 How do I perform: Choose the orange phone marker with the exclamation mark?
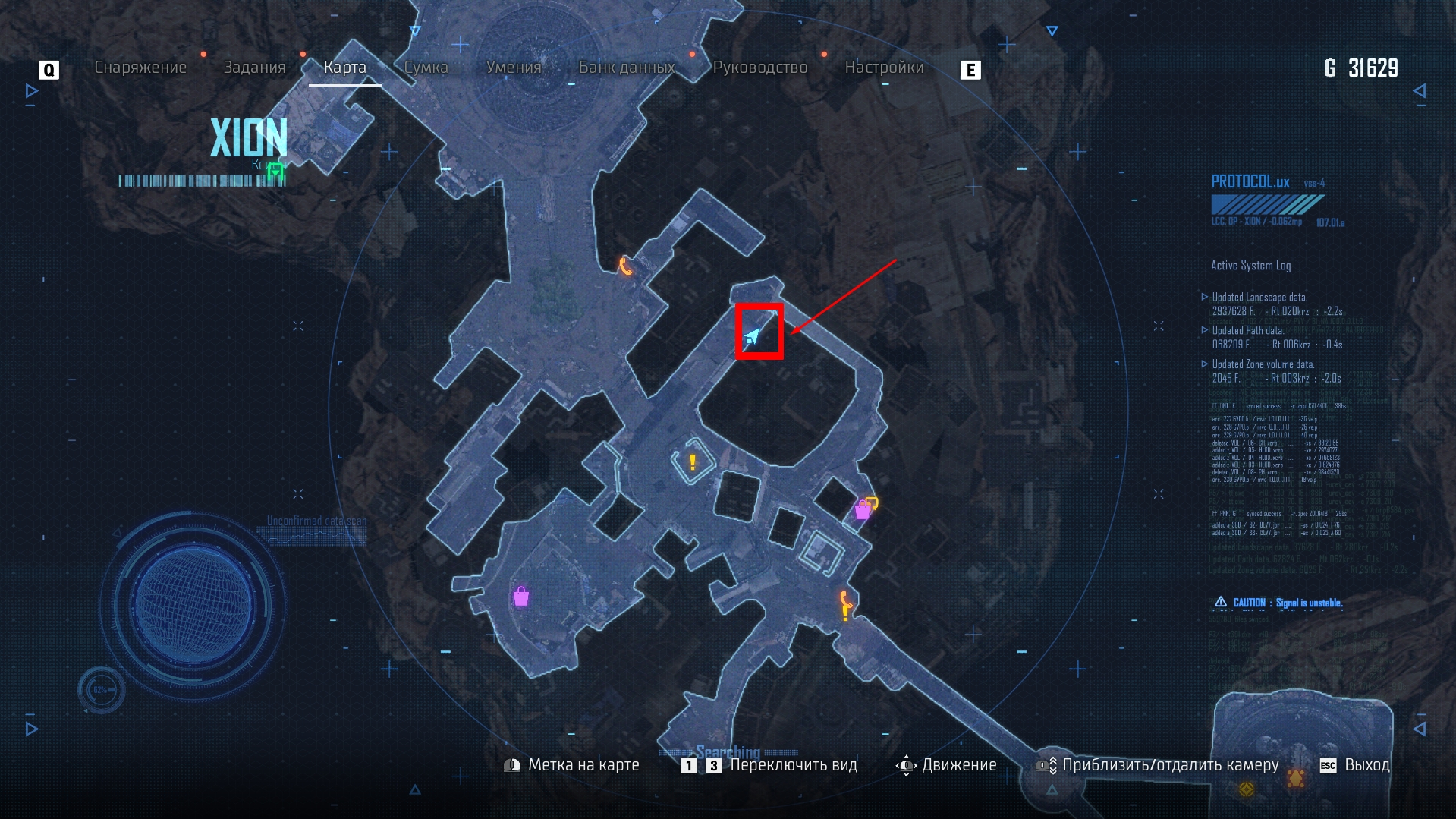click(845, 606)
